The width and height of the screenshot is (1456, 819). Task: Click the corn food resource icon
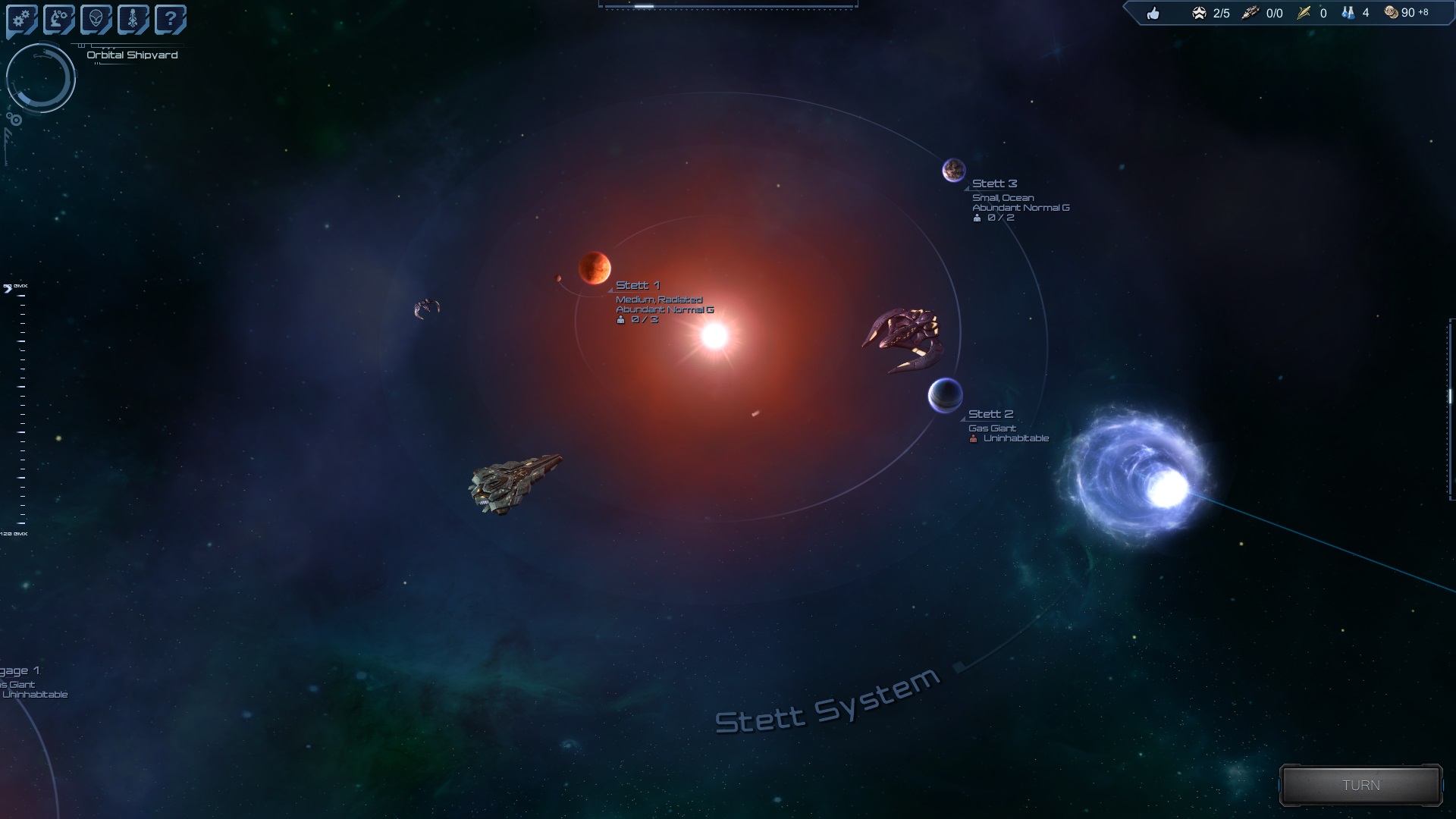[x=1304, y=13]
